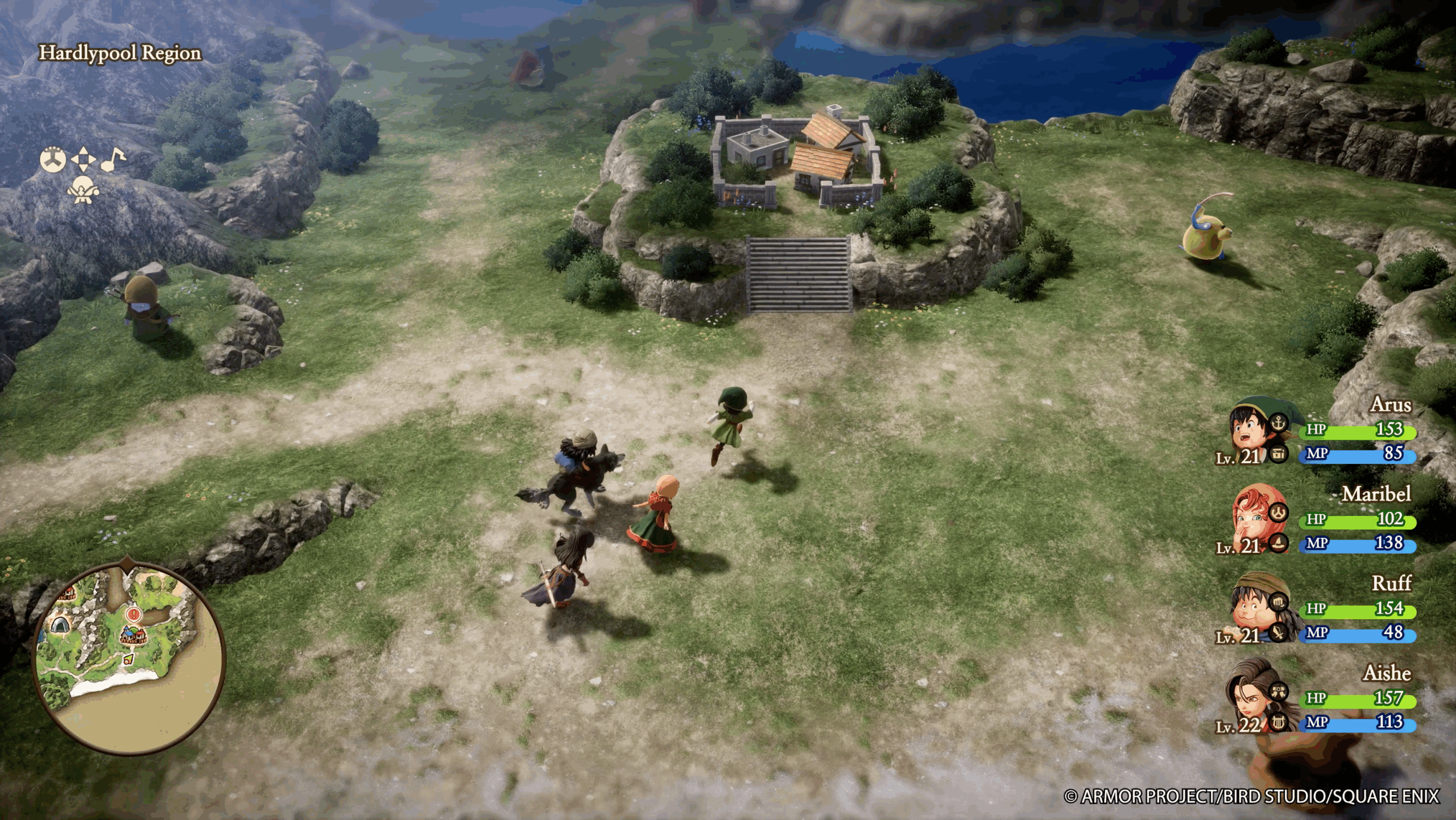Viewport: 1456px width, 820px height.
Task: Select the four-arrow directional icon
Action: 83,159
